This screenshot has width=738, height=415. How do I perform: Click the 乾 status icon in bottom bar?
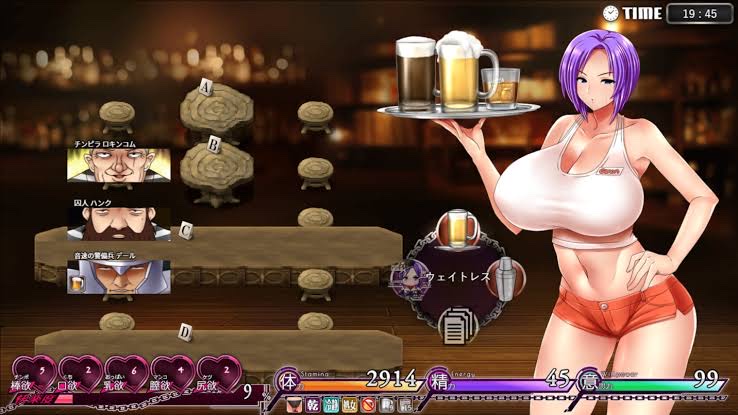[x=312, y=405]
